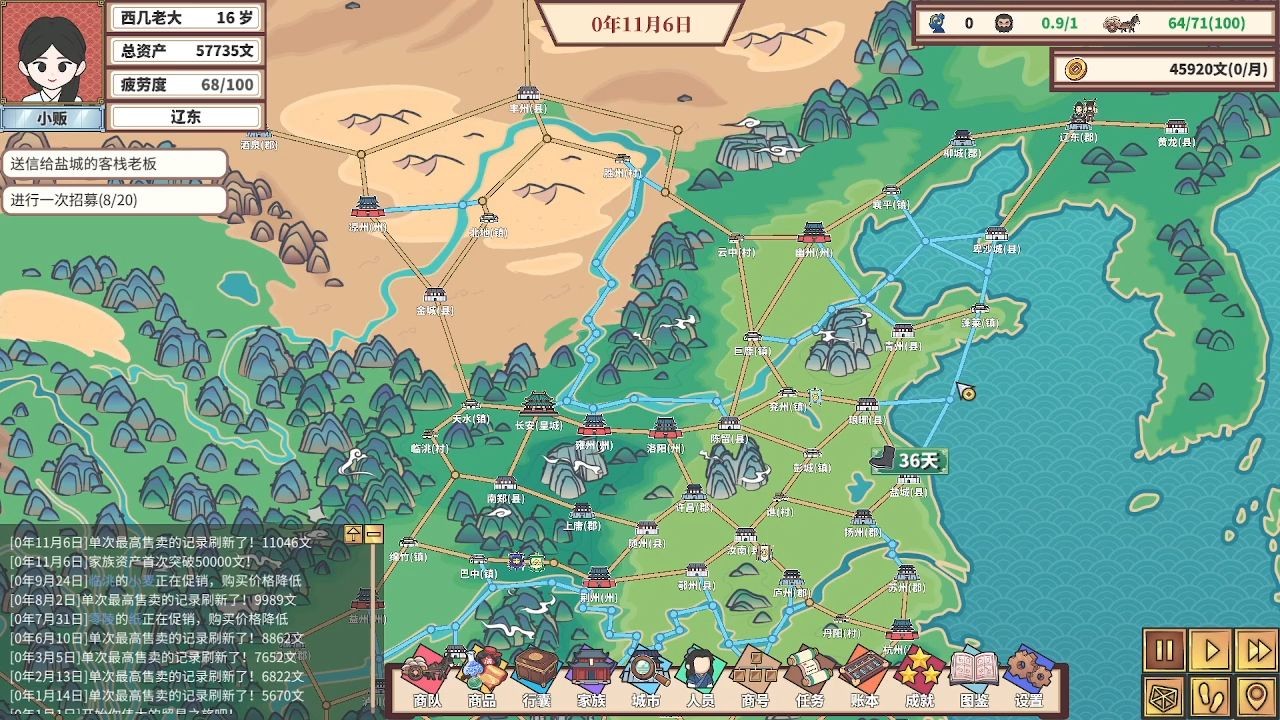Viewport: 1280px width, 720px height.
Task: Open the 家族 family menu
Action: click(x=591, y=677)
